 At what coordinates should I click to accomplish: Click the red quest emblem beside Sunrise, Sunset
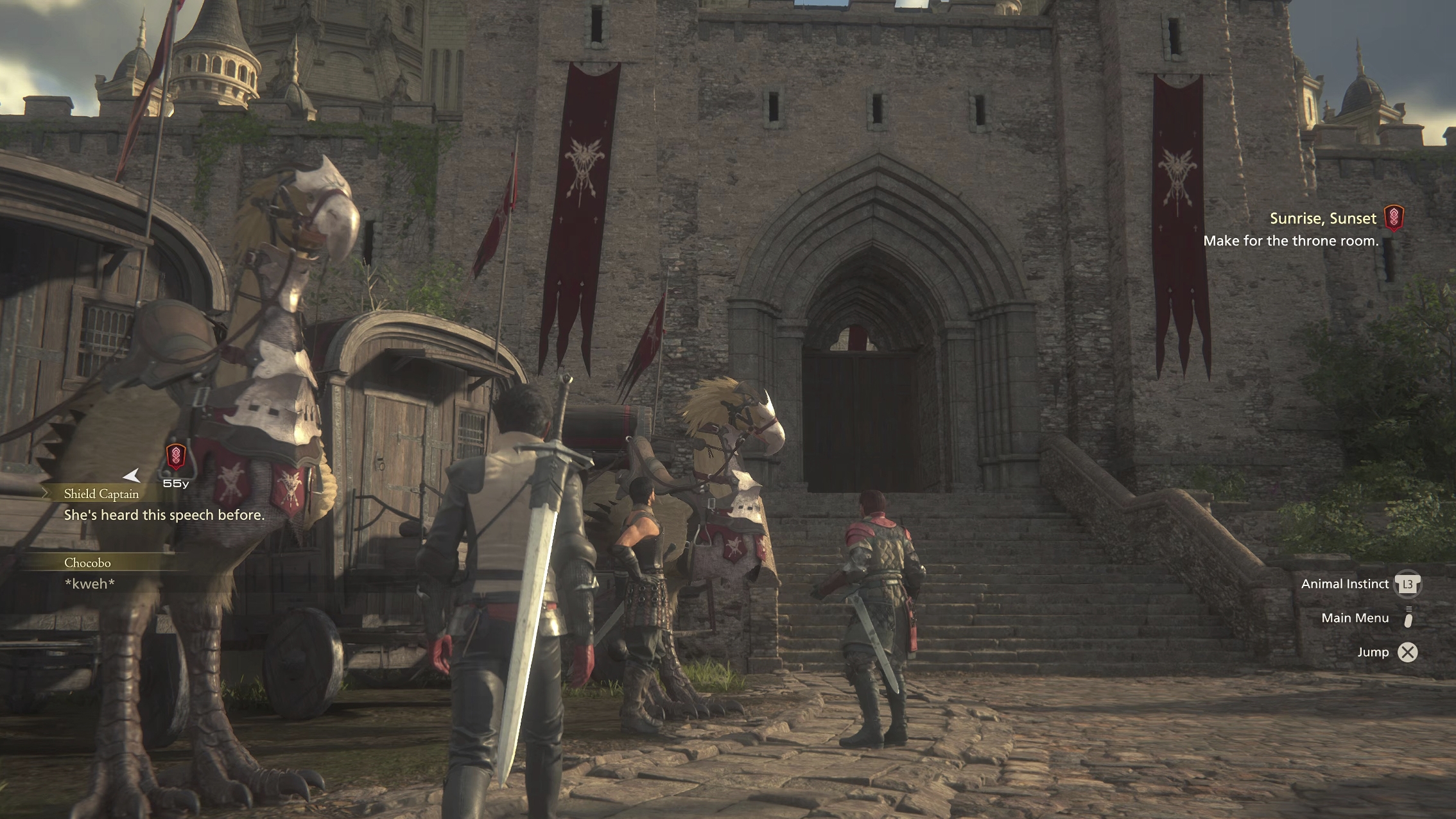point(1394,218)
